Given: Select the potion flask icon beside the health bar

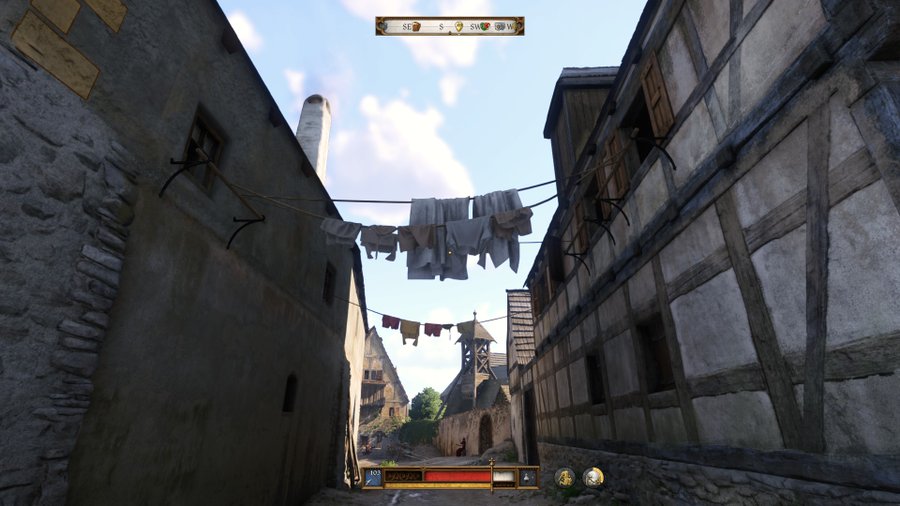Looking at the screenshot, I should [527, 477].
